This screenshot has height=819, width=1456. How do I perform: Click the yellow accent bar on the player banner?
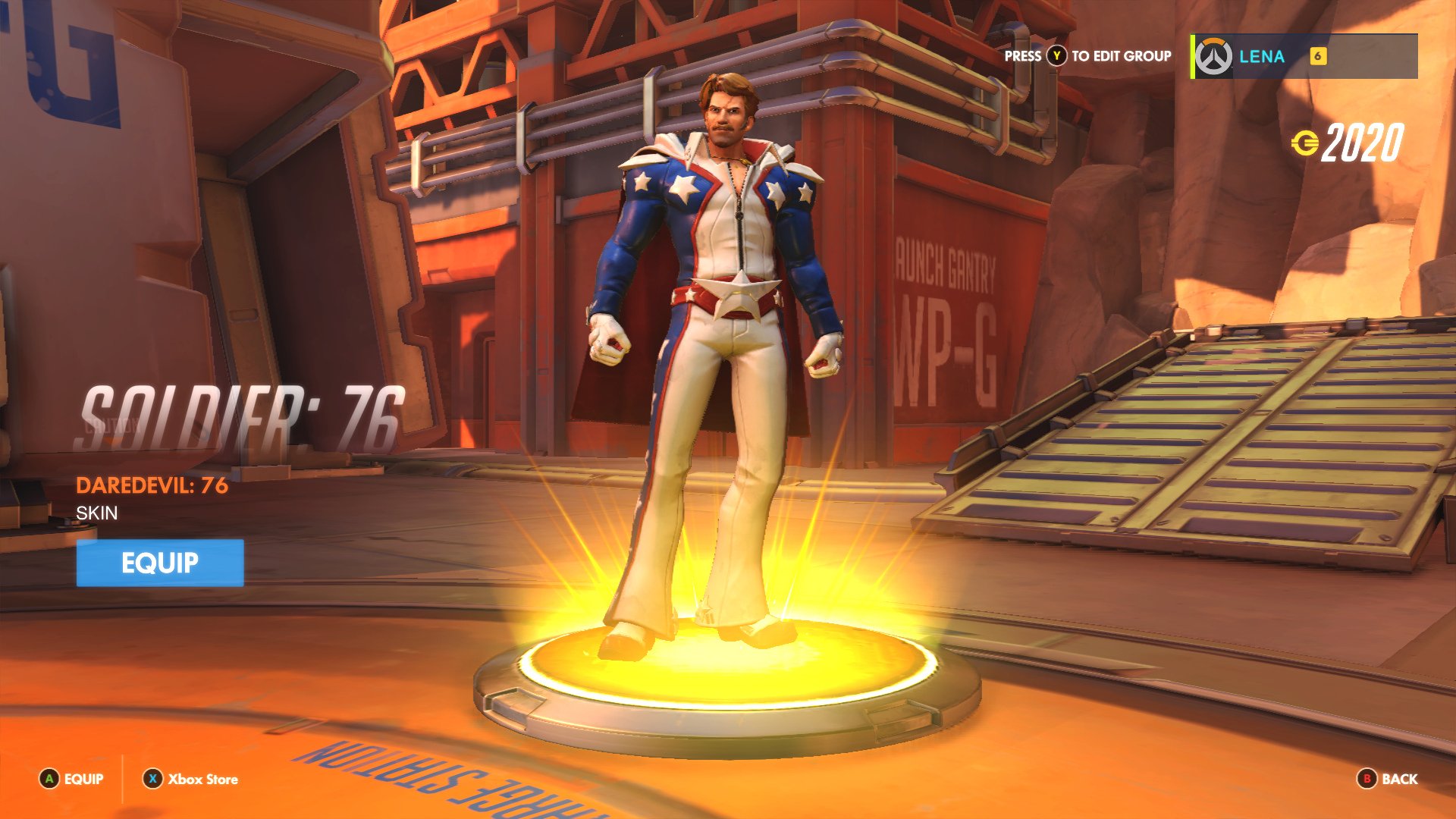coord(1192,55)
